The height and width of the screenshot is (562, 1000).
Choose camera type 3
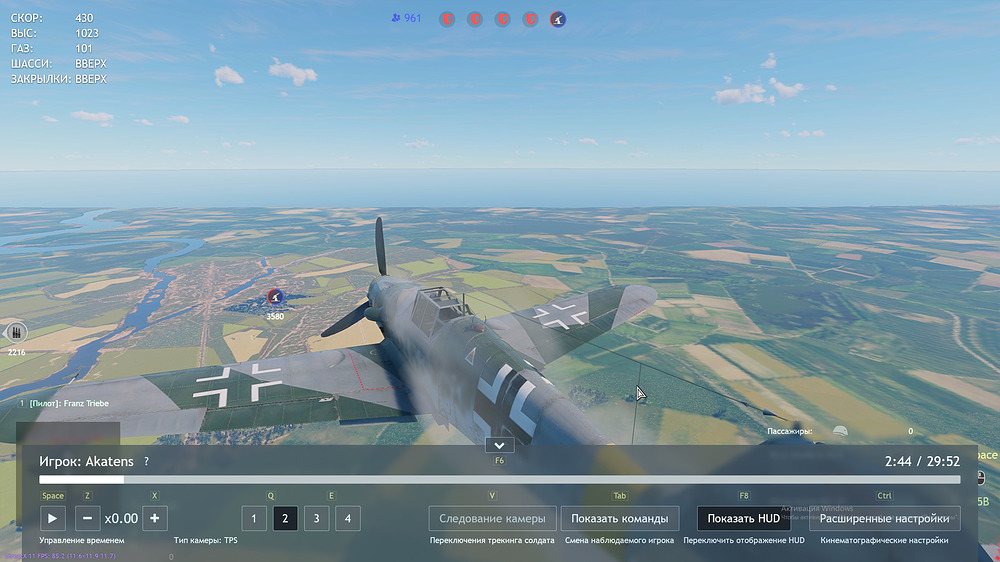(316, 518)
